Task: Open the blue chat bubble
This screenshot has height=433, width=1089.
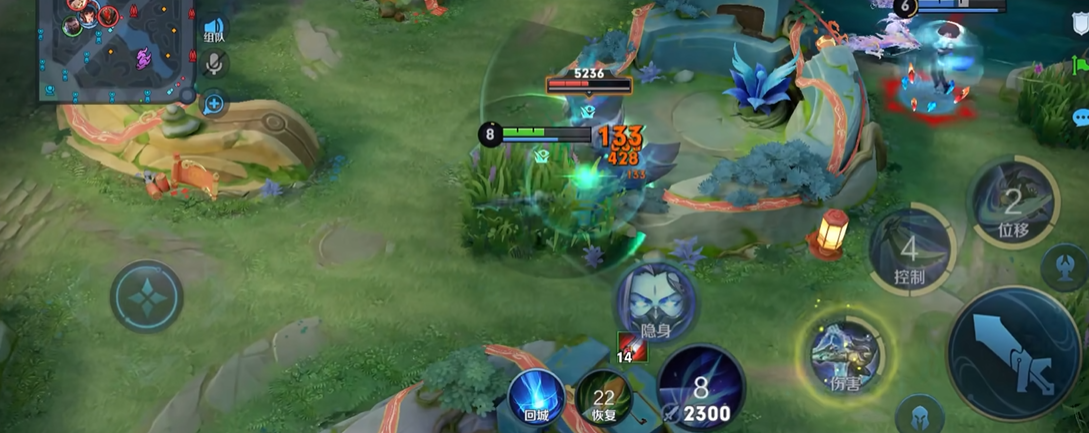Action: click(1080, 117)
